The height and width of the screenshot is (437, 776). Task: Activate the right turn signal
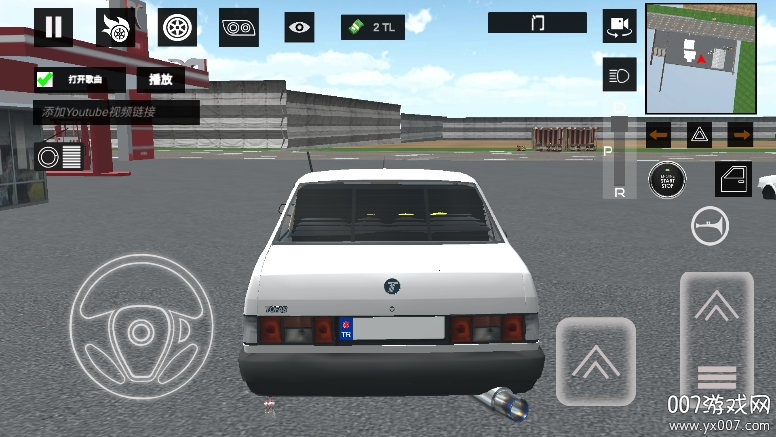(x=740, y=134)
